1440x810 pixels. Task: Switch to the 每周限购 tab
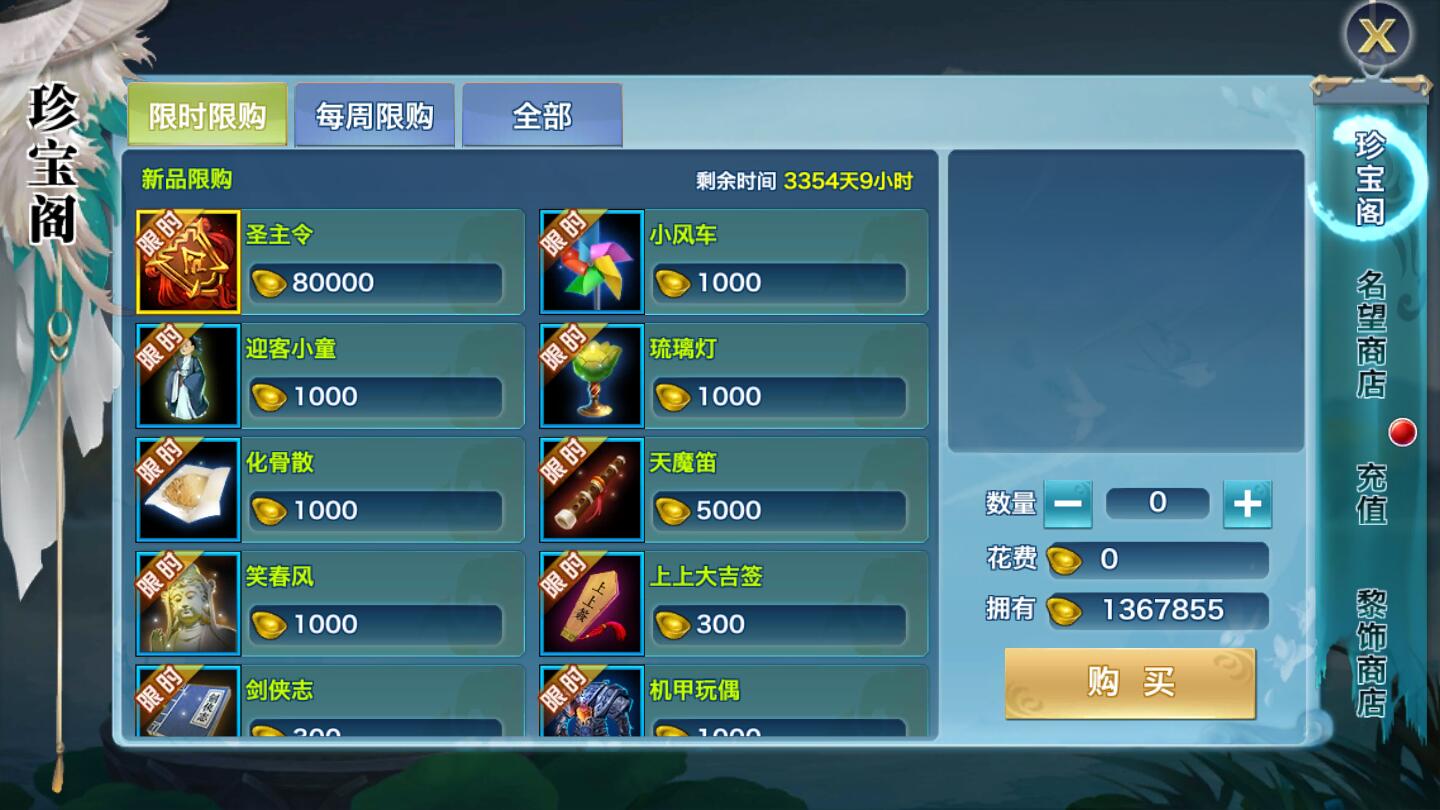375,116
